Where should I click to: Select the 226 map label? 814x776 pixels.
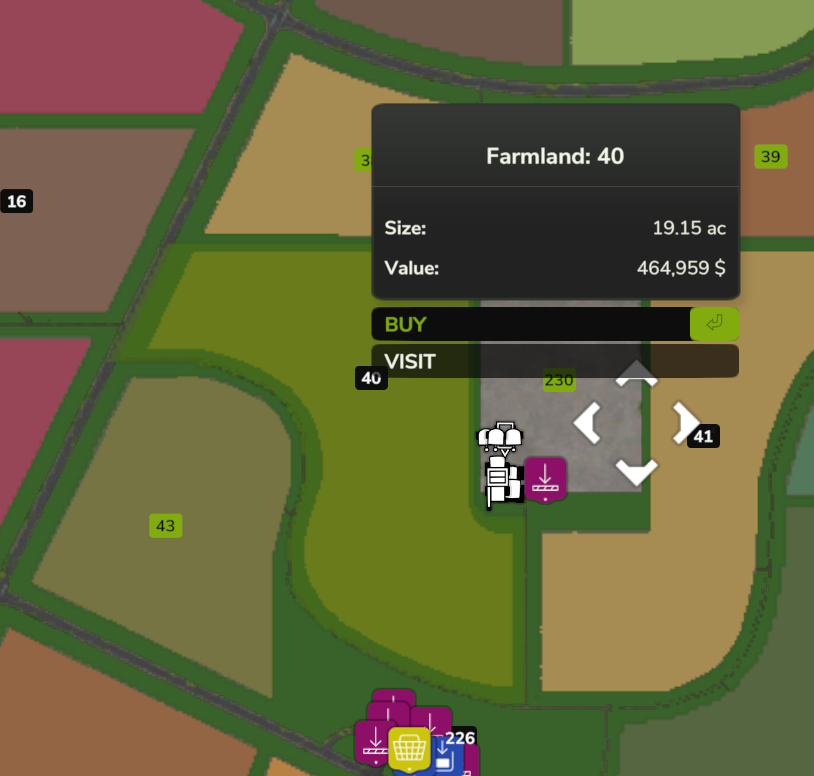click(460, 738)
